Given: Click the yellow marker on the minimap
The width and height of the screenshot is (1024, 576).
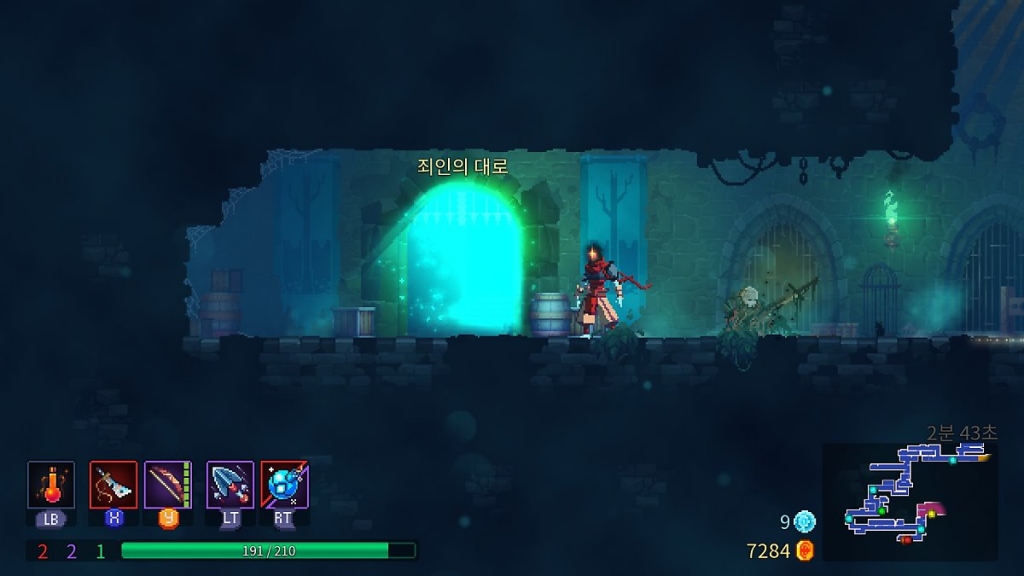Looking at the screenshot, I should (931, 513).
